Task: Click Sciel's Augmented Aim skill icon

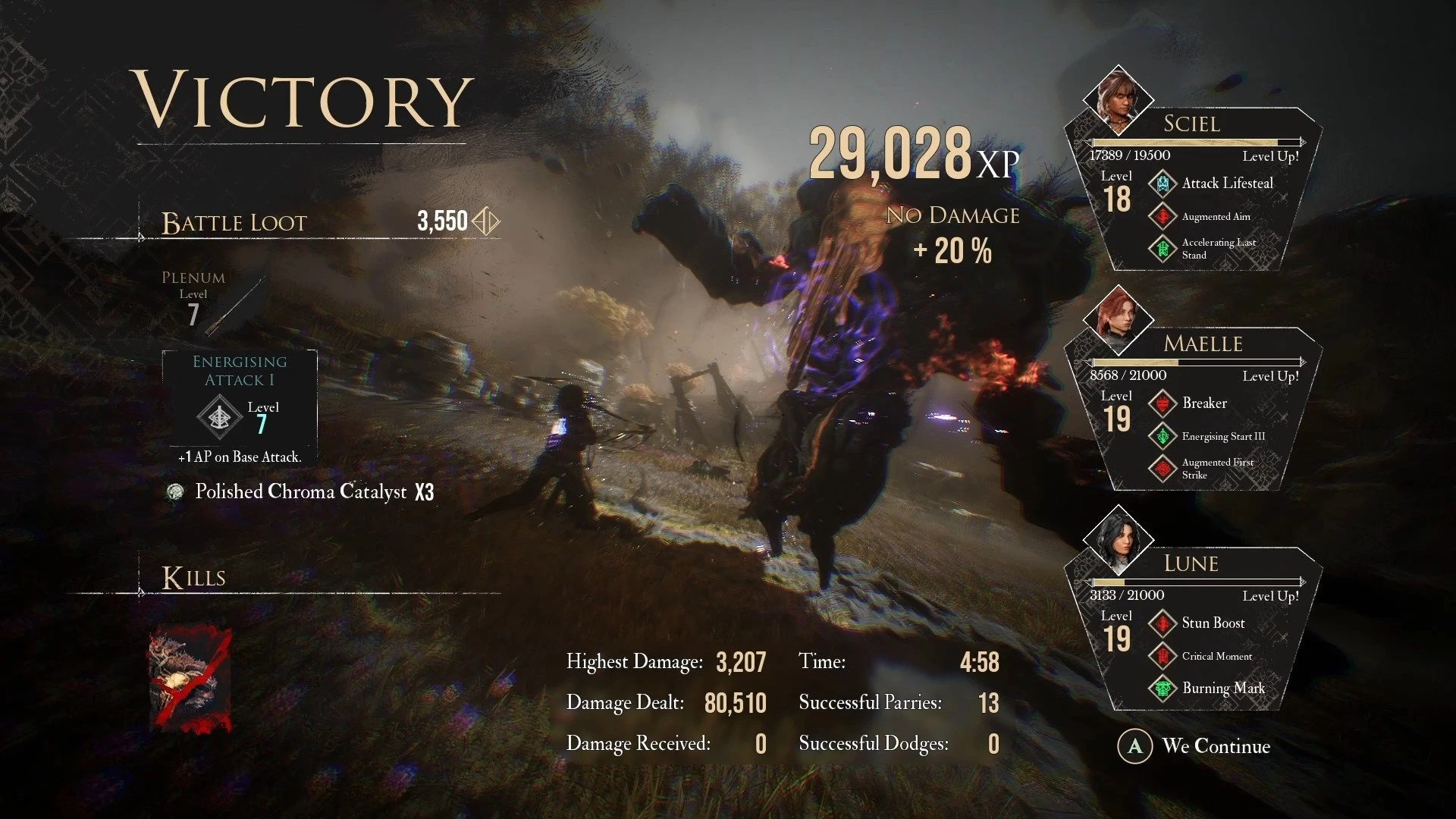Action: point(1163,216)
